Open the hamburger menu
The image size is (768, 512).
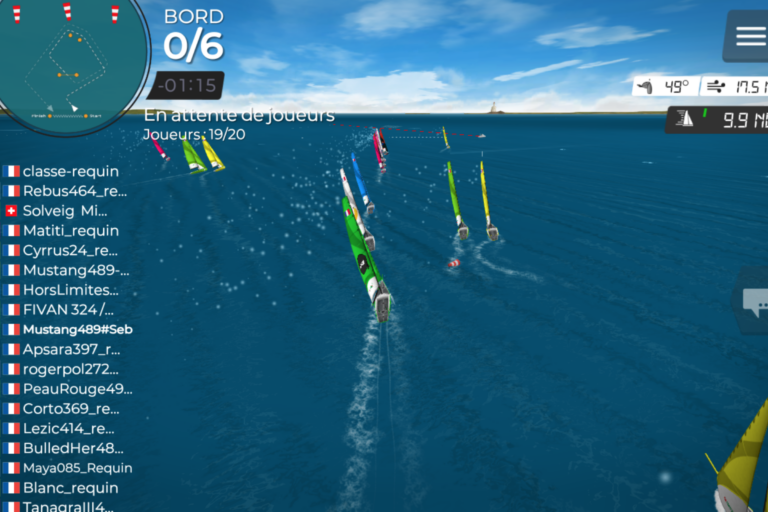[x=750, y=36]
